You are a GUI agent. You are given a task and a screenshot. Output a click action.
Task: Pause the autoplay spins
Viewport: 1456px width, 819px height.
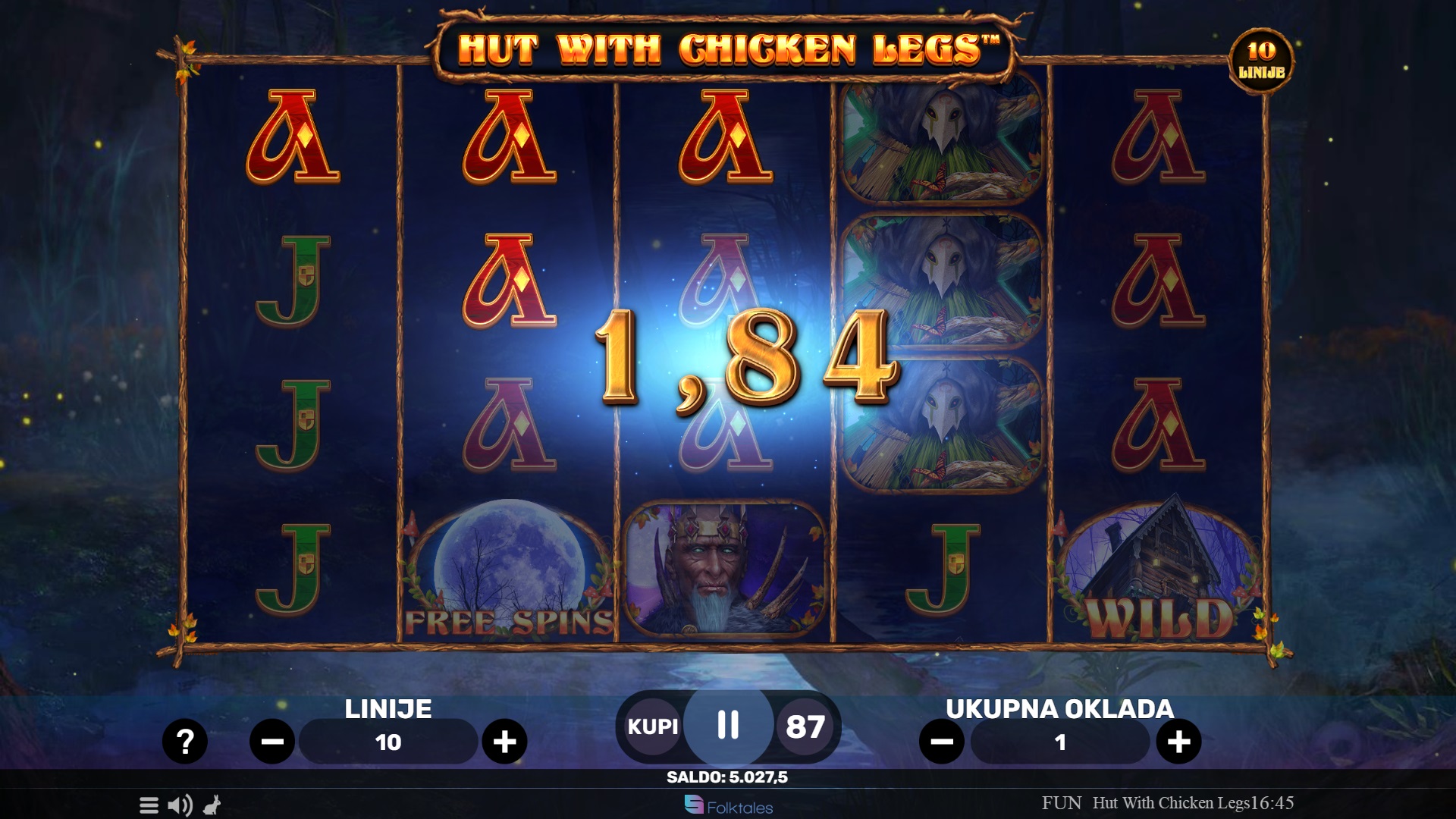728,725
